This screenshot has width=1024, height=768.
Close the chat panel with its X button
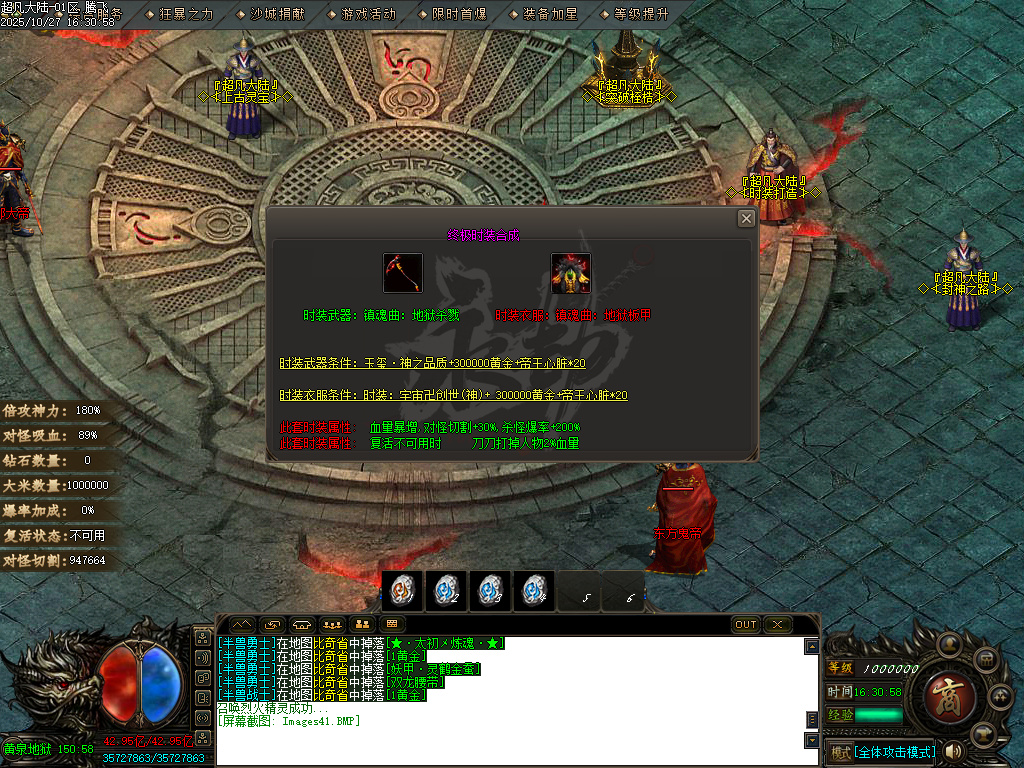(x=777, y=625)
